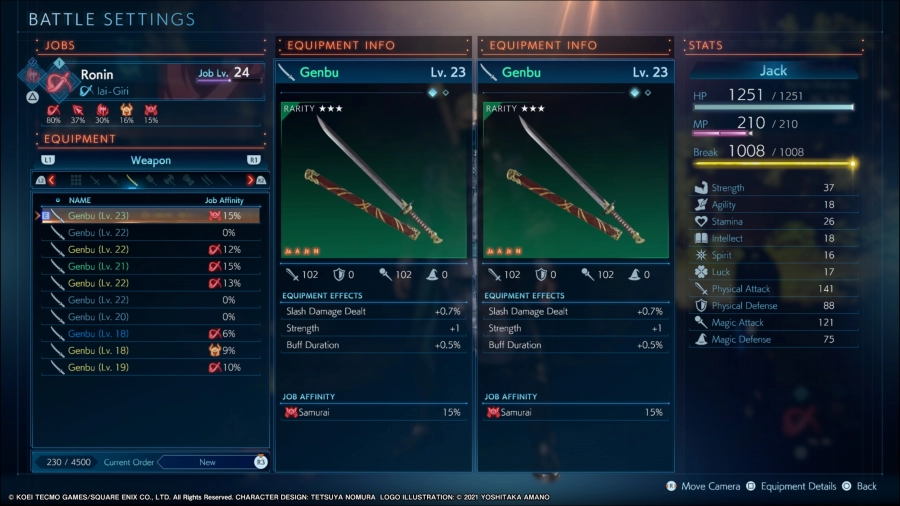Click the Weapon equipment category header
The image size is (900, 506).
pyautogui.click(x=150, y=160)
